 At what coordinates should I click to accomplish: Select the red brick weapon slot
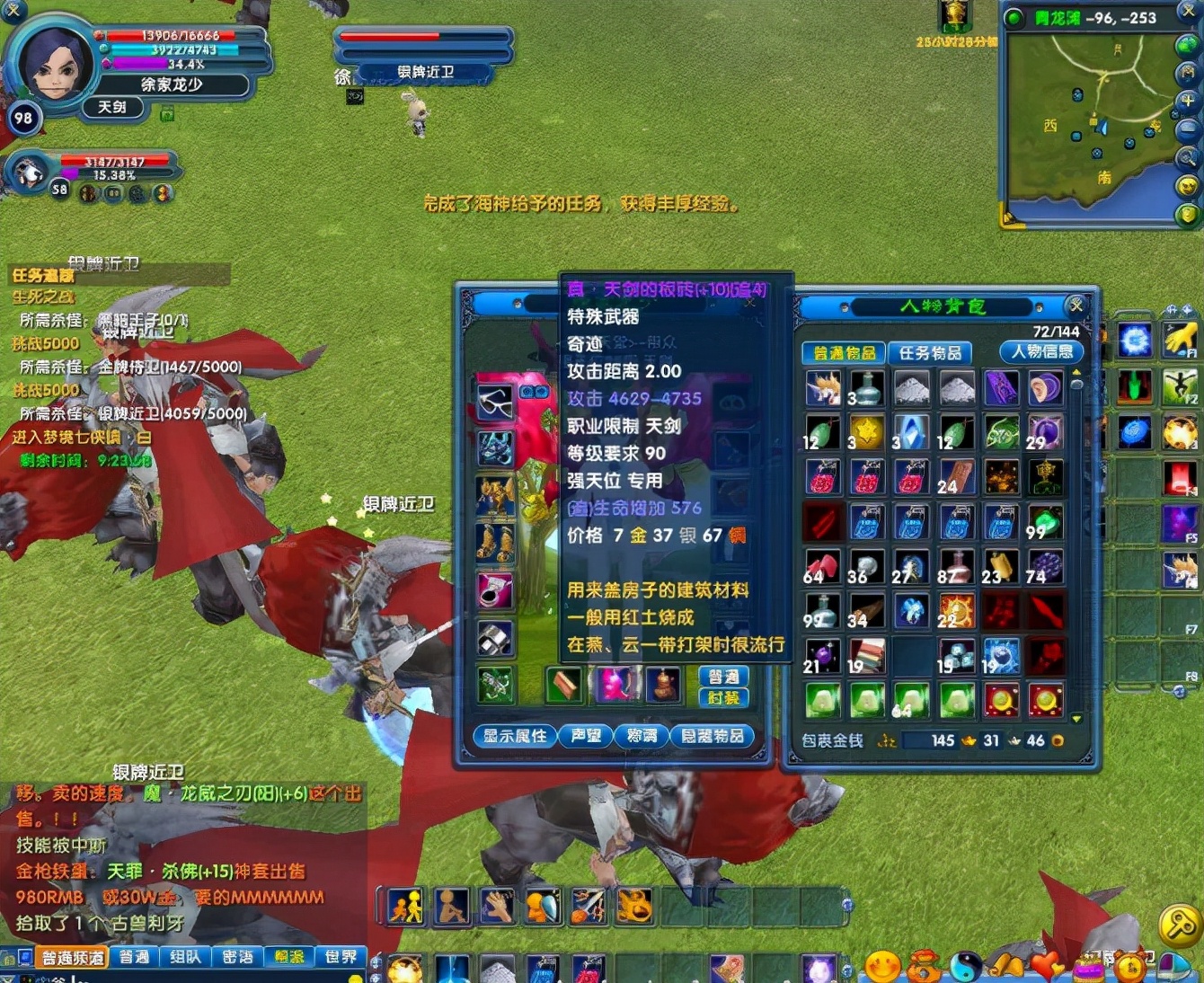point(565,686)
